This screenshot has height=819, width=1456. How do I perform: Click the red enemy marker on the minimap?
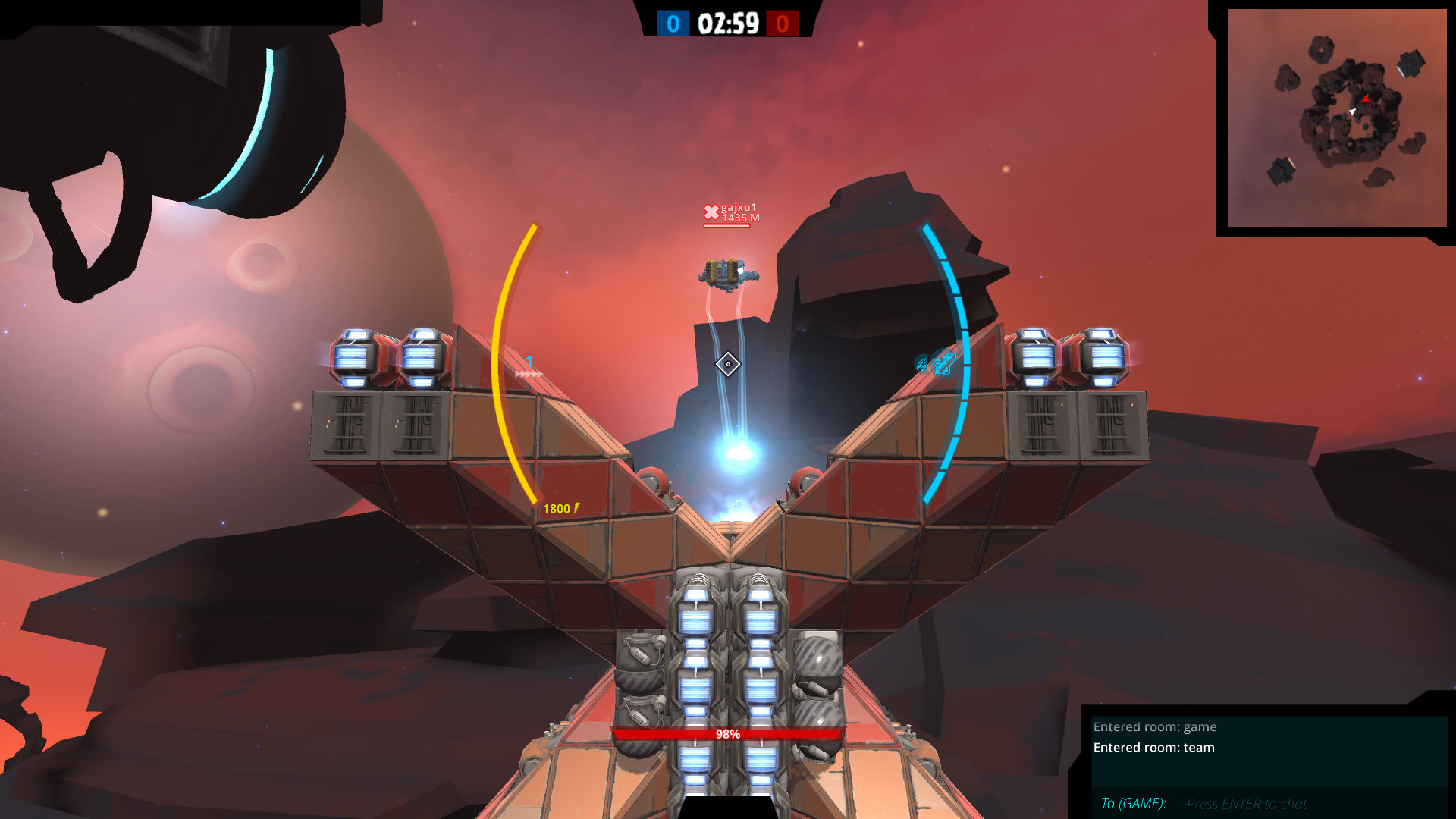(1365, 99)
